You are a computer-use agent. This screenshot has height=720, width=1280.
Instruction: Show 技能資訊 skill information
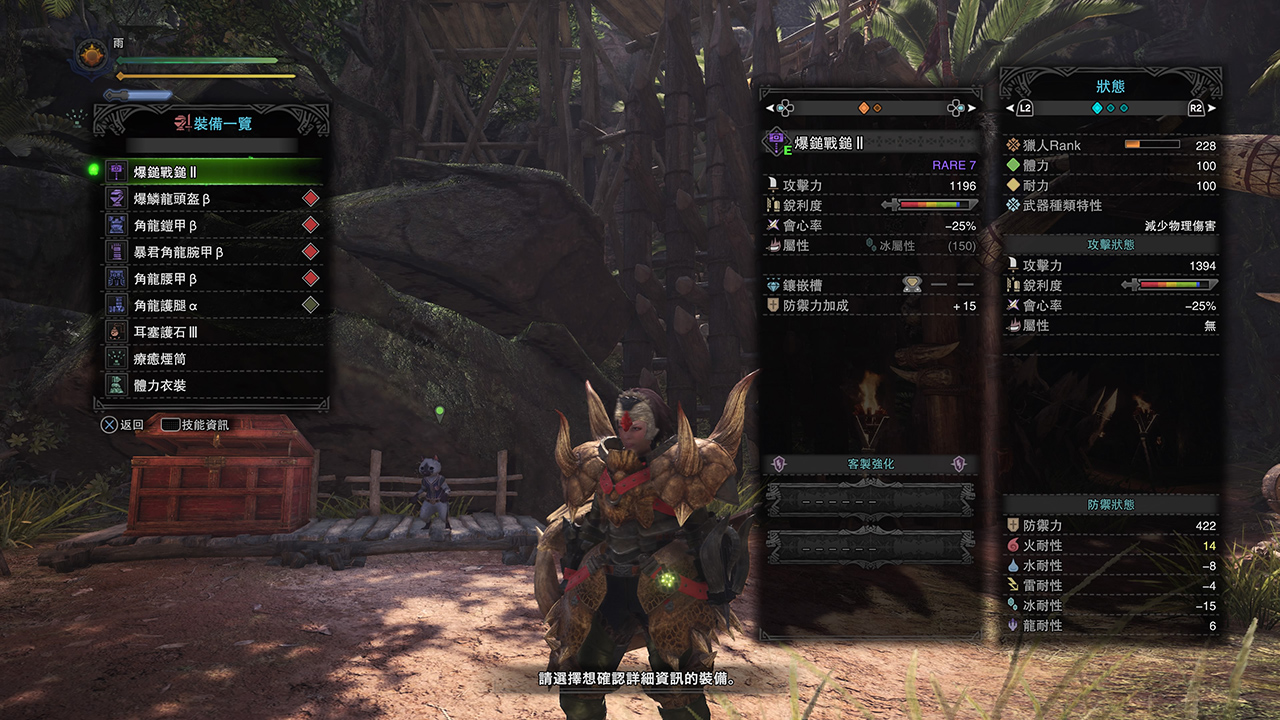point(196,425)
